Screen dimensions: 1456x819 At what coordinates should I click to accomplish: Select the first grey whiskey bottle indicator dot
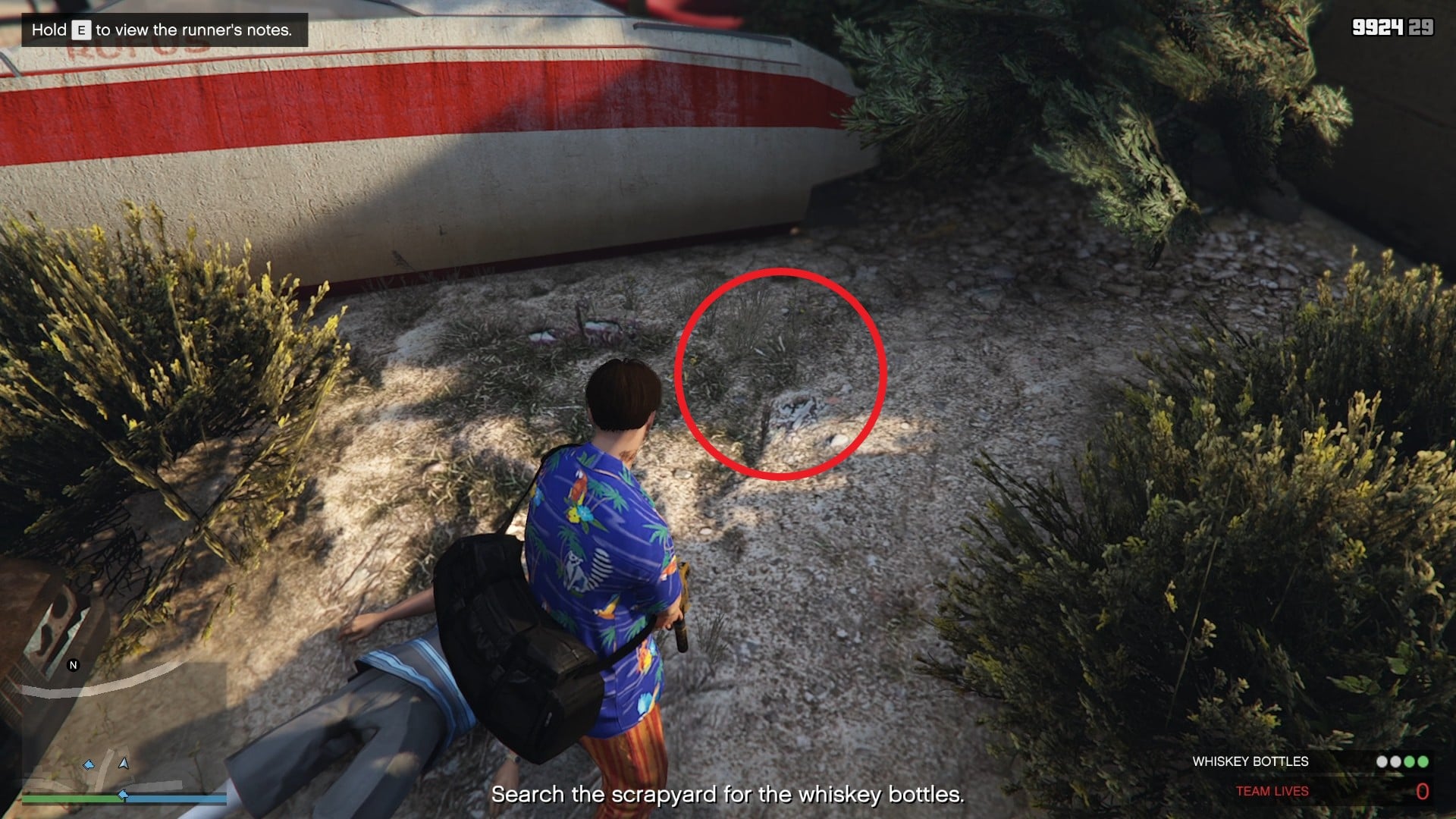[x=1382, y=761]
